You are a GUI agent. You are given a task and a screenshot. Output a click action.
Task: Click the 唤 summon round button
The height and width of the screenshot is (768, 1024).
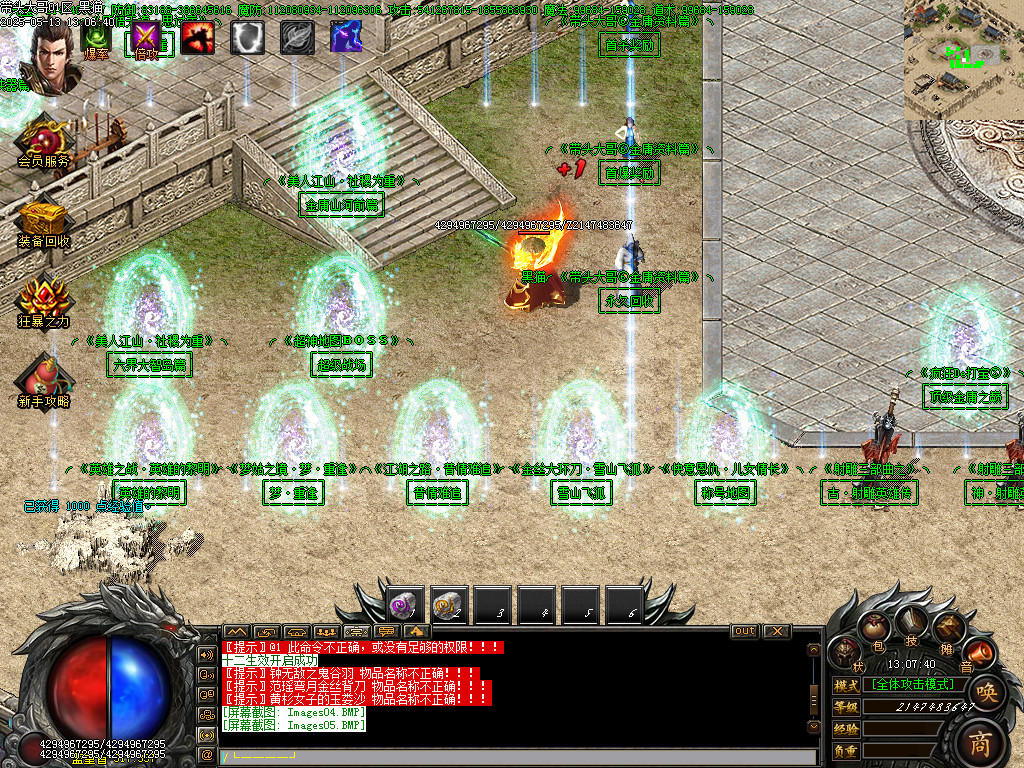coord(986,692)
